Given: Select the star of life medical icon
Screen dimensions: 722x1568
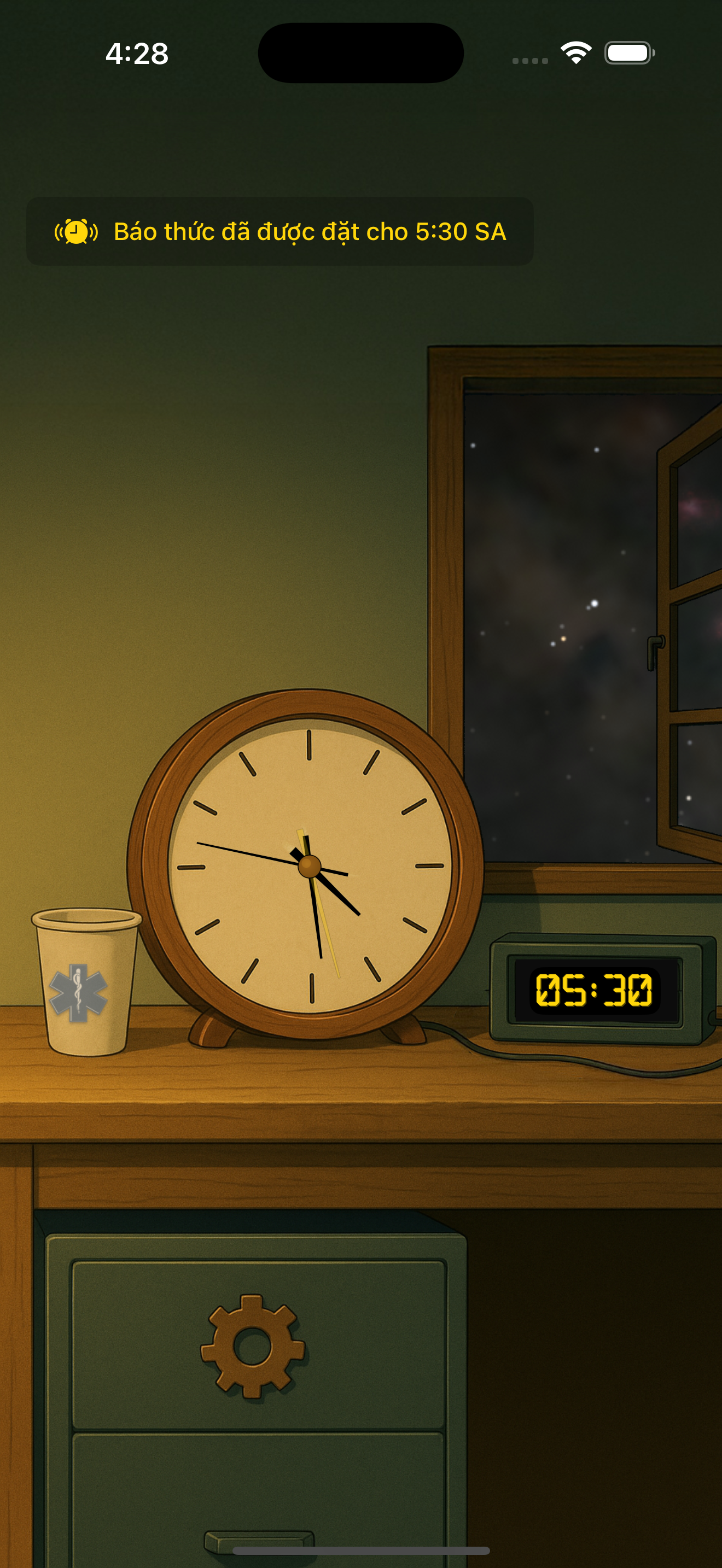Looking at the screenshot, I should click(x=78, y=992).
